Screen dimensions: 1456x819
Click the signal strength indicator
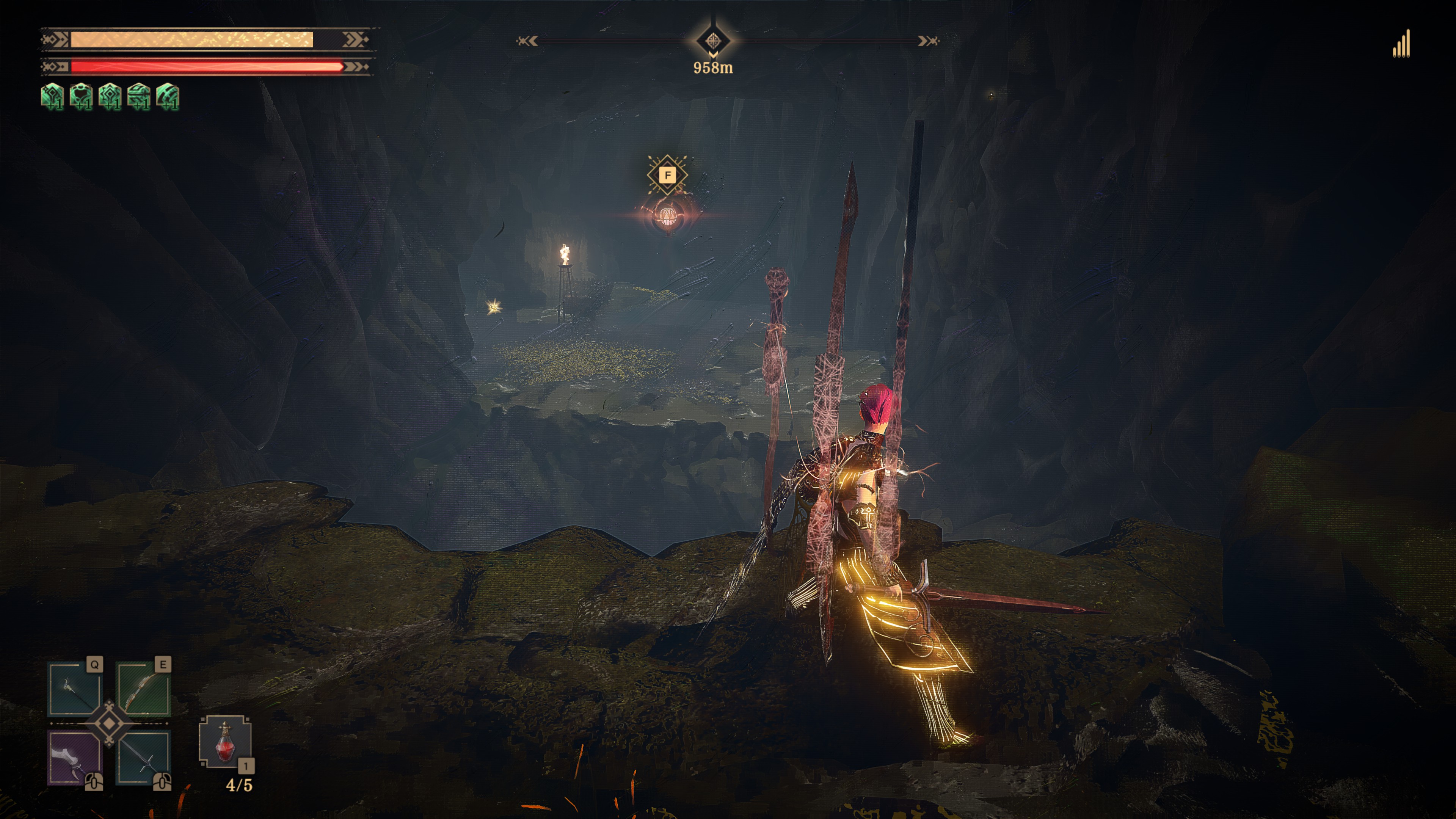point(1402,44)
